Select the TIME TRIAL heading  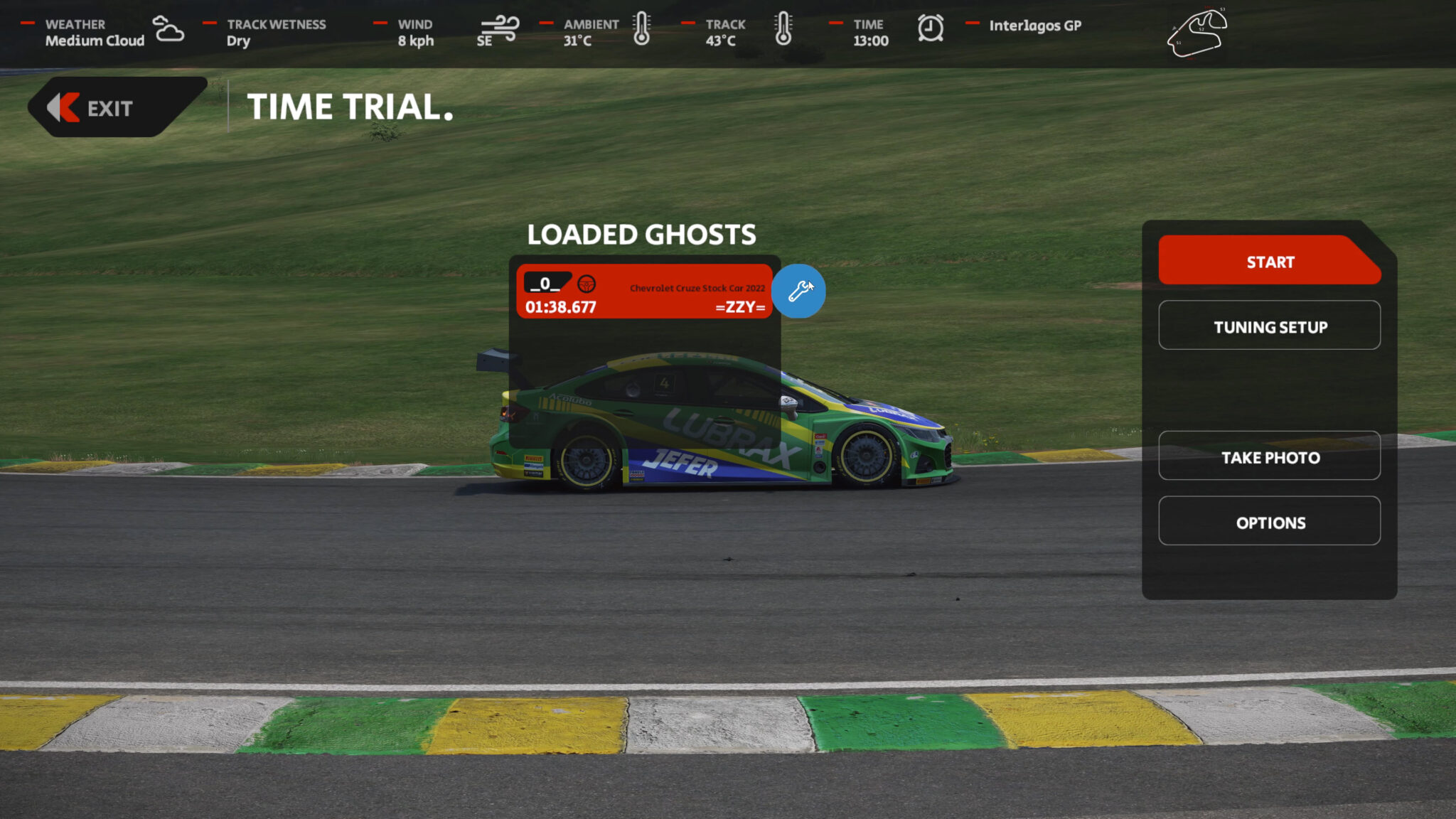(x=350, y=108)
